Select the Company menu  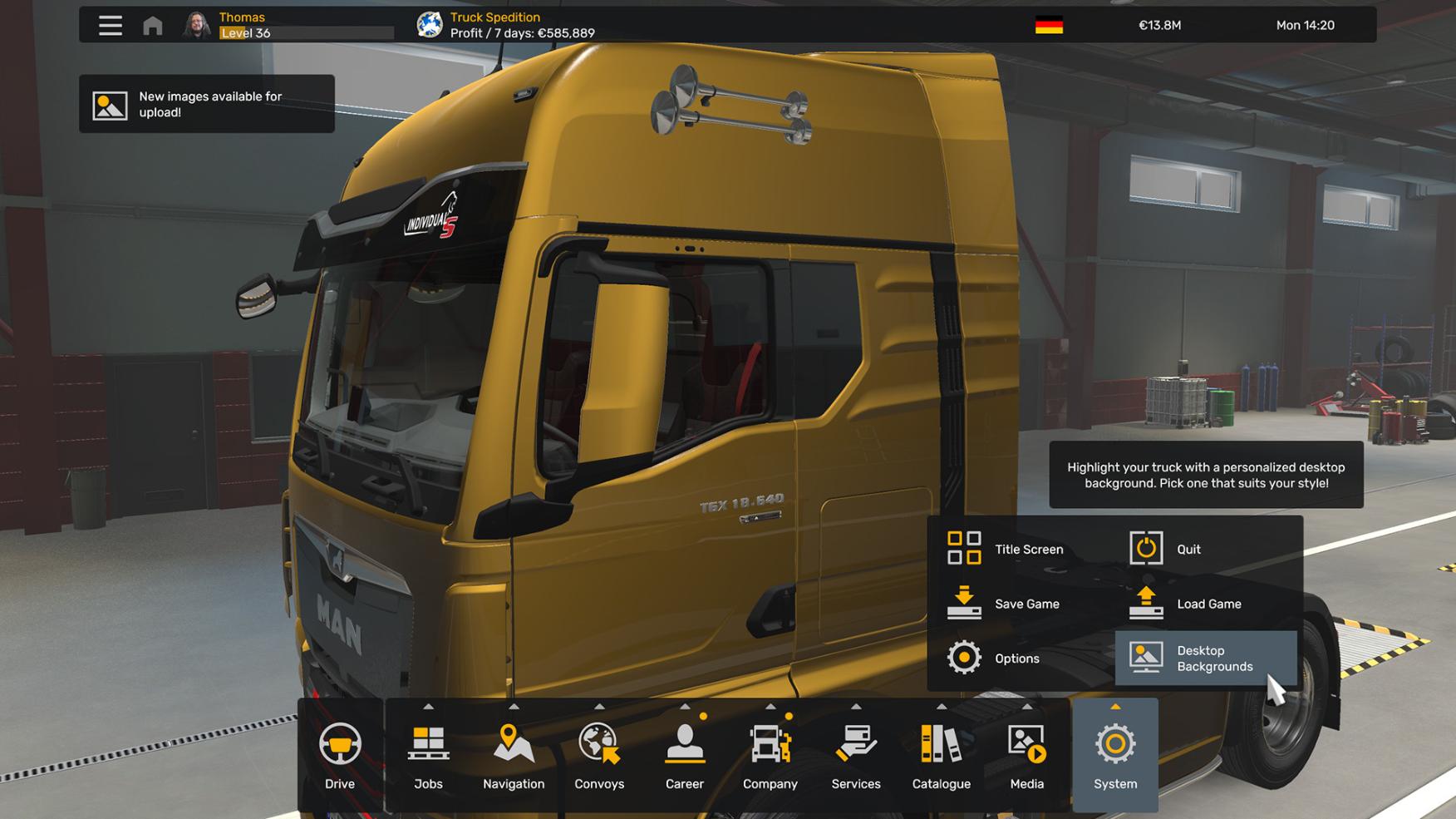770,755
